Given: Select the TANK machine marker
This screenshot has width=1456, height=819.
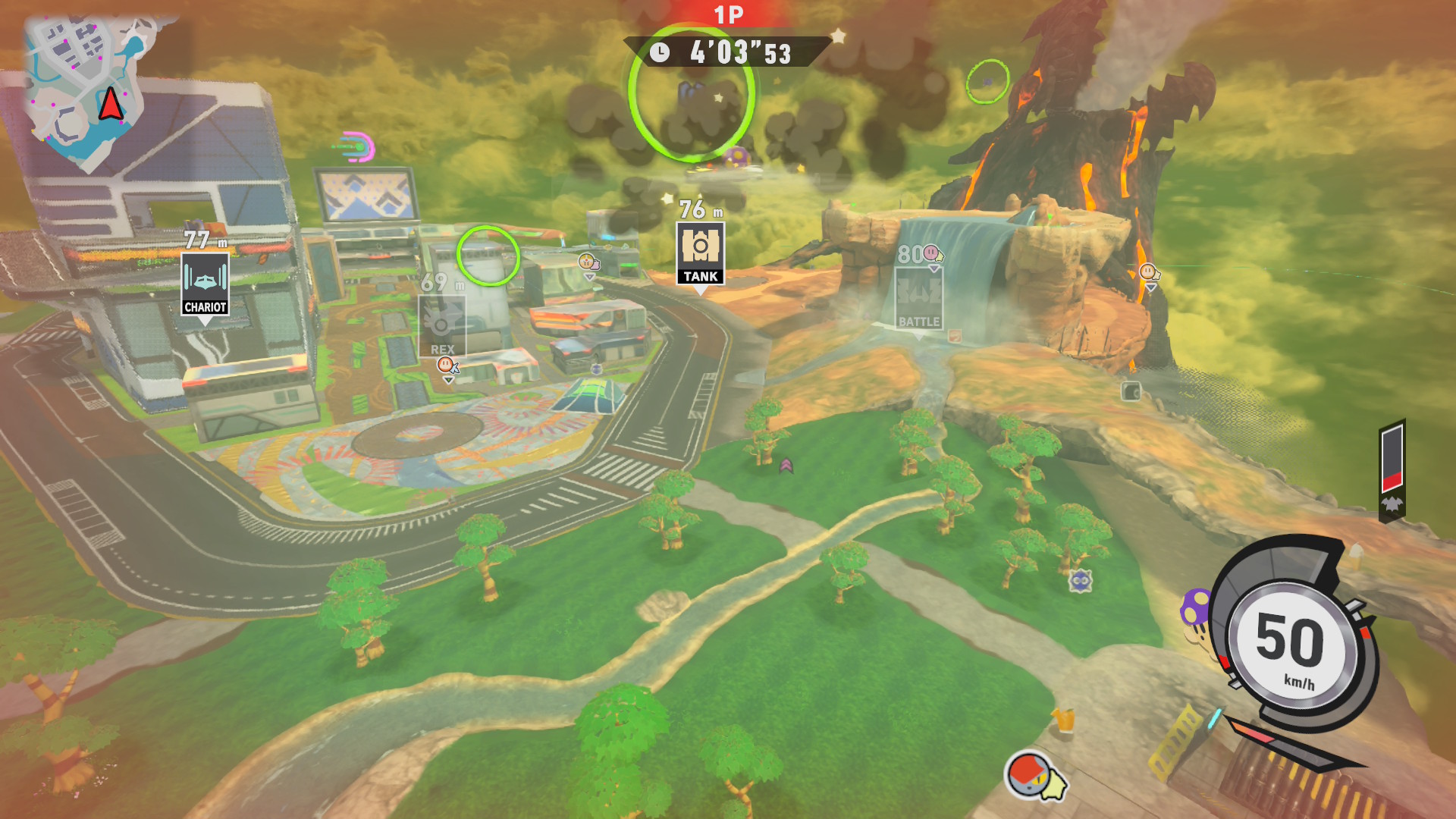Looking at the screenshot, I should point(700,253).
